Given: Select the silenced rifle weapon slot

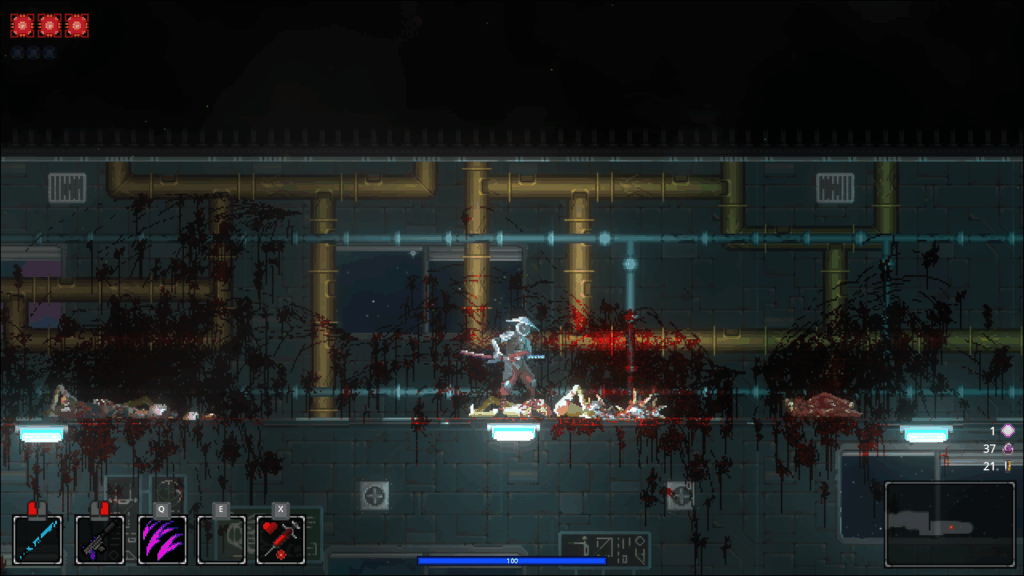Looking at the screenshot, I should tap(100, 540).
